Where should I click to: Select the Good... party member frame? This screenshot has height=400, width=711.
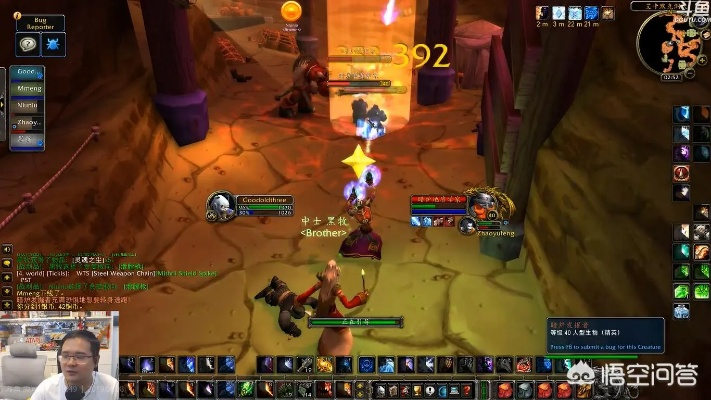(28, 74)
